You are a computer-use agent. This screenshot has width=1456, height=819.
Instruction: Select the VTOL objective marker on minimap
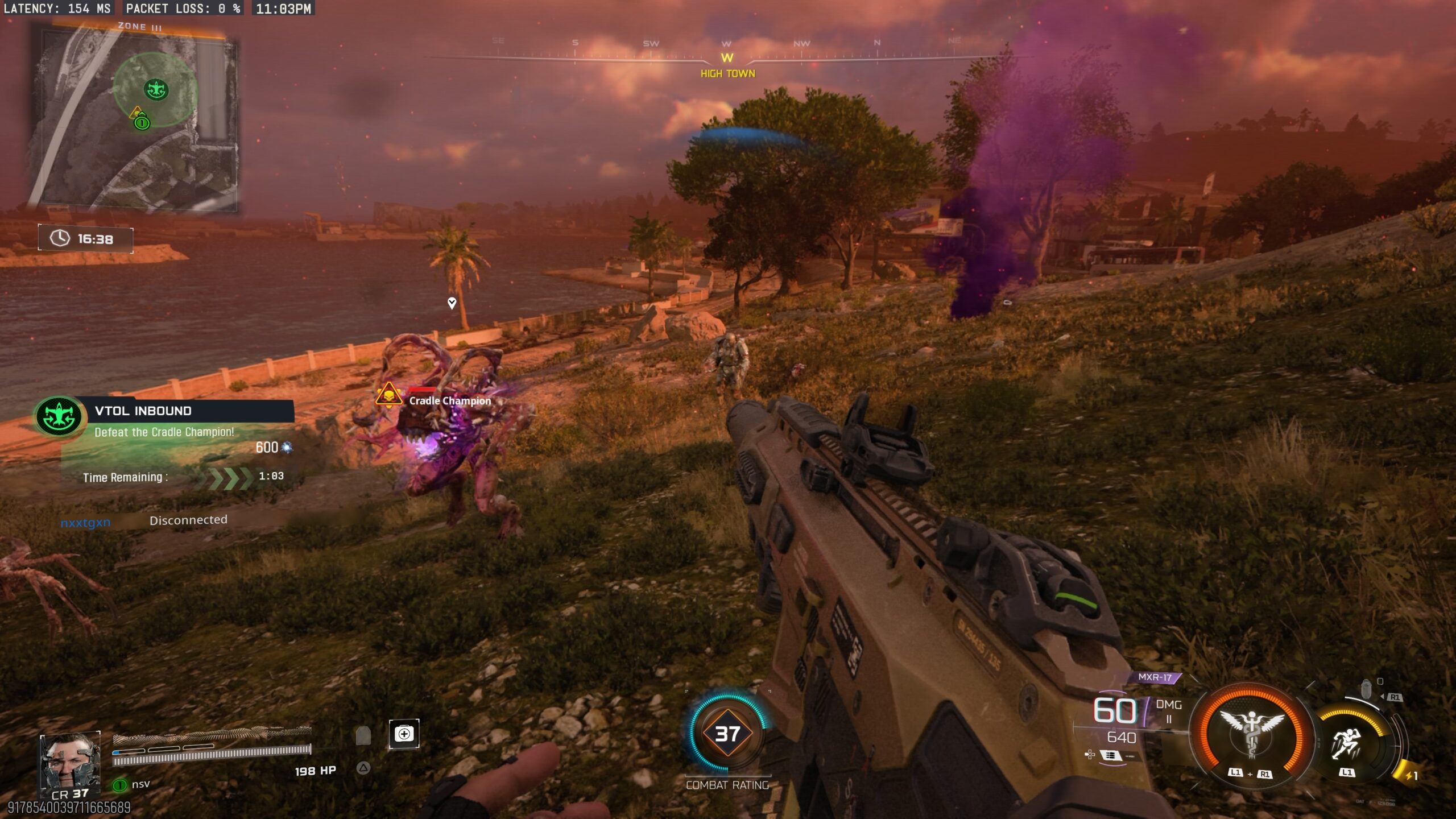(156, 89)
